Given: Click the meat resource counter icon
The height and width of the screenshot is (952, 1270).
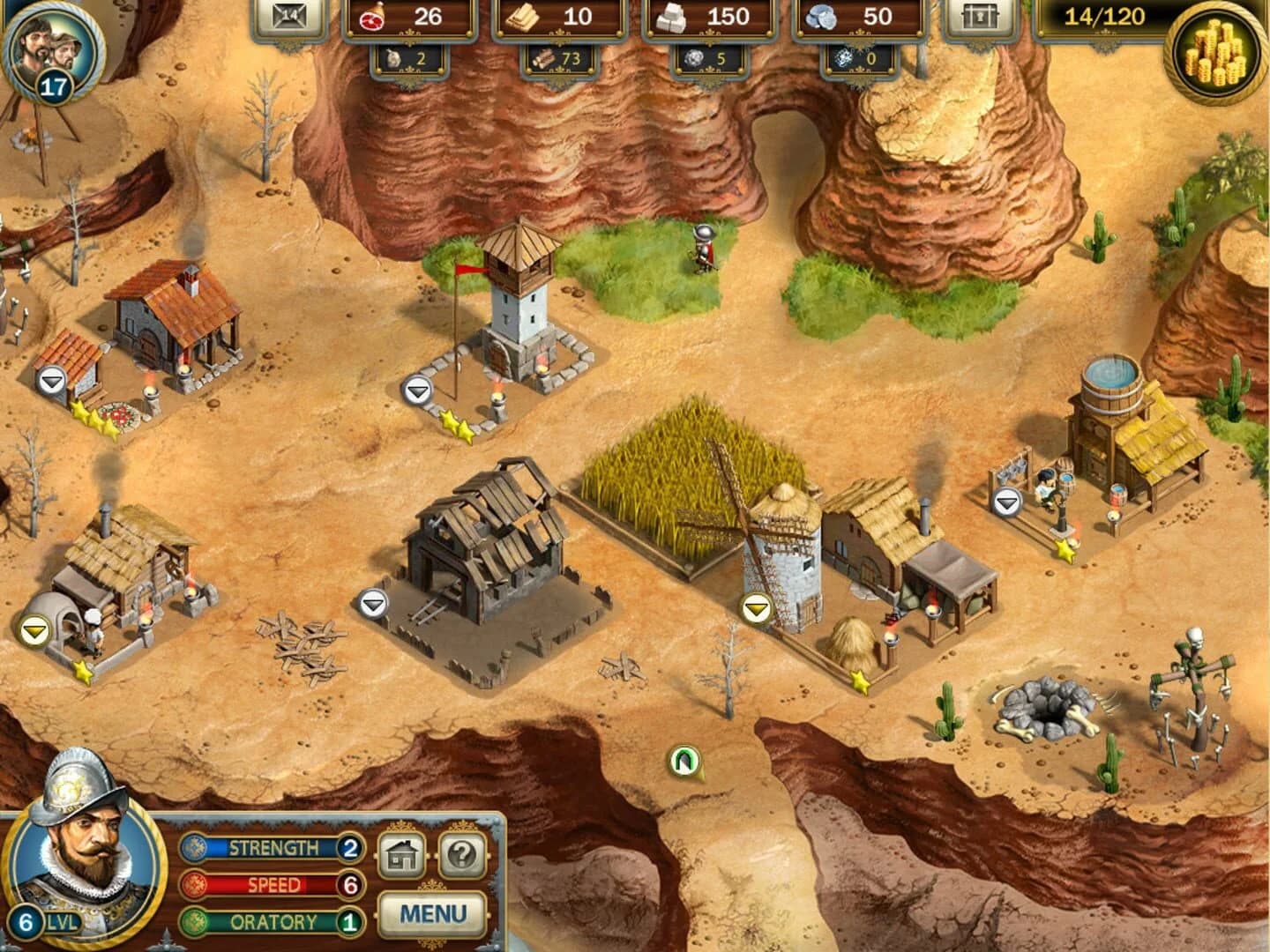Looking at the screenshot, I should 374,18.
